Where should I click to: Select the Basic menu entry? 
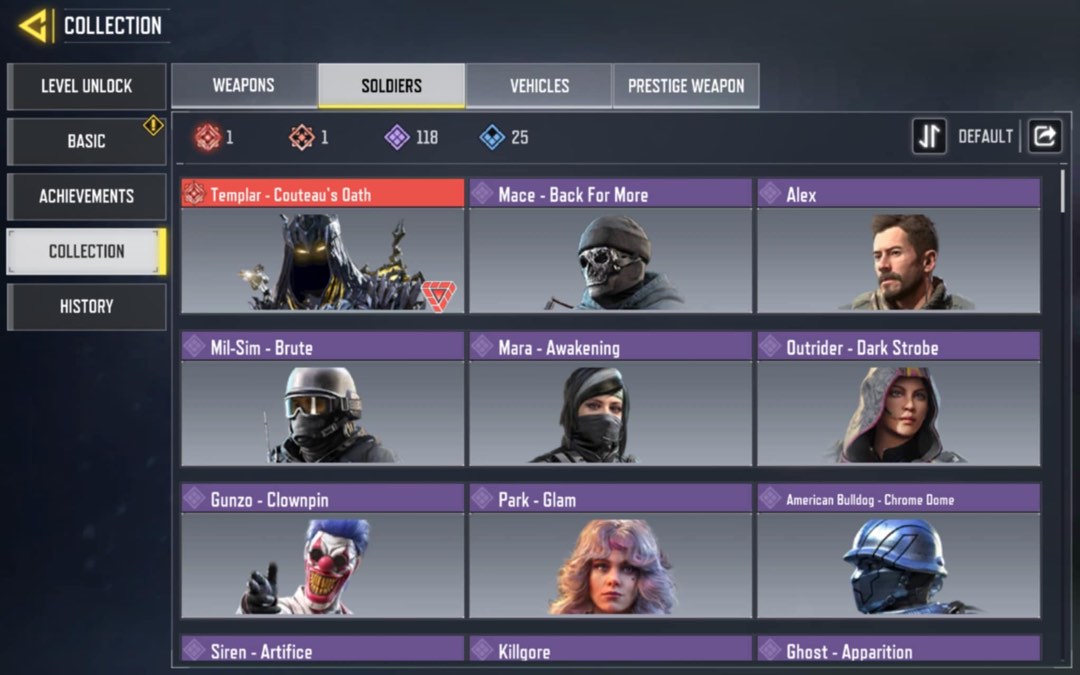pos(86,141)
